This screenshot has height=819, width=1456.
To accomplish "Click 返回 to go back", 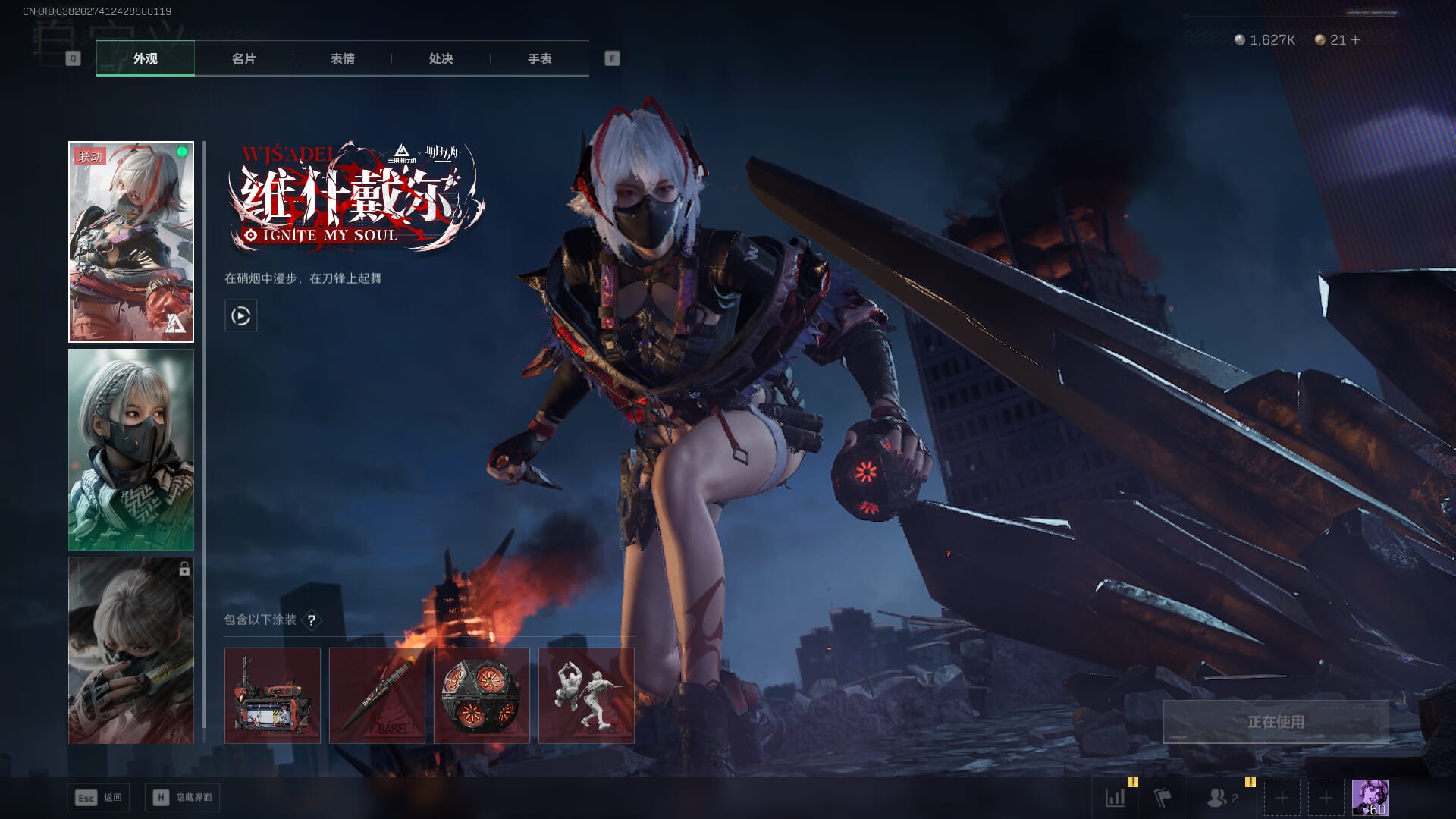I will tap(99, 797).
